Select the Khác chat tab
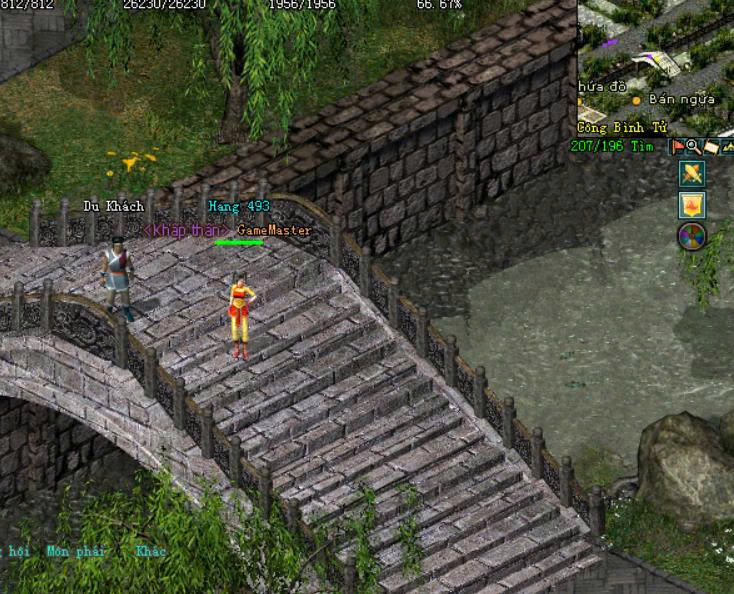This screenshot has height=594, width=734. 151,551
